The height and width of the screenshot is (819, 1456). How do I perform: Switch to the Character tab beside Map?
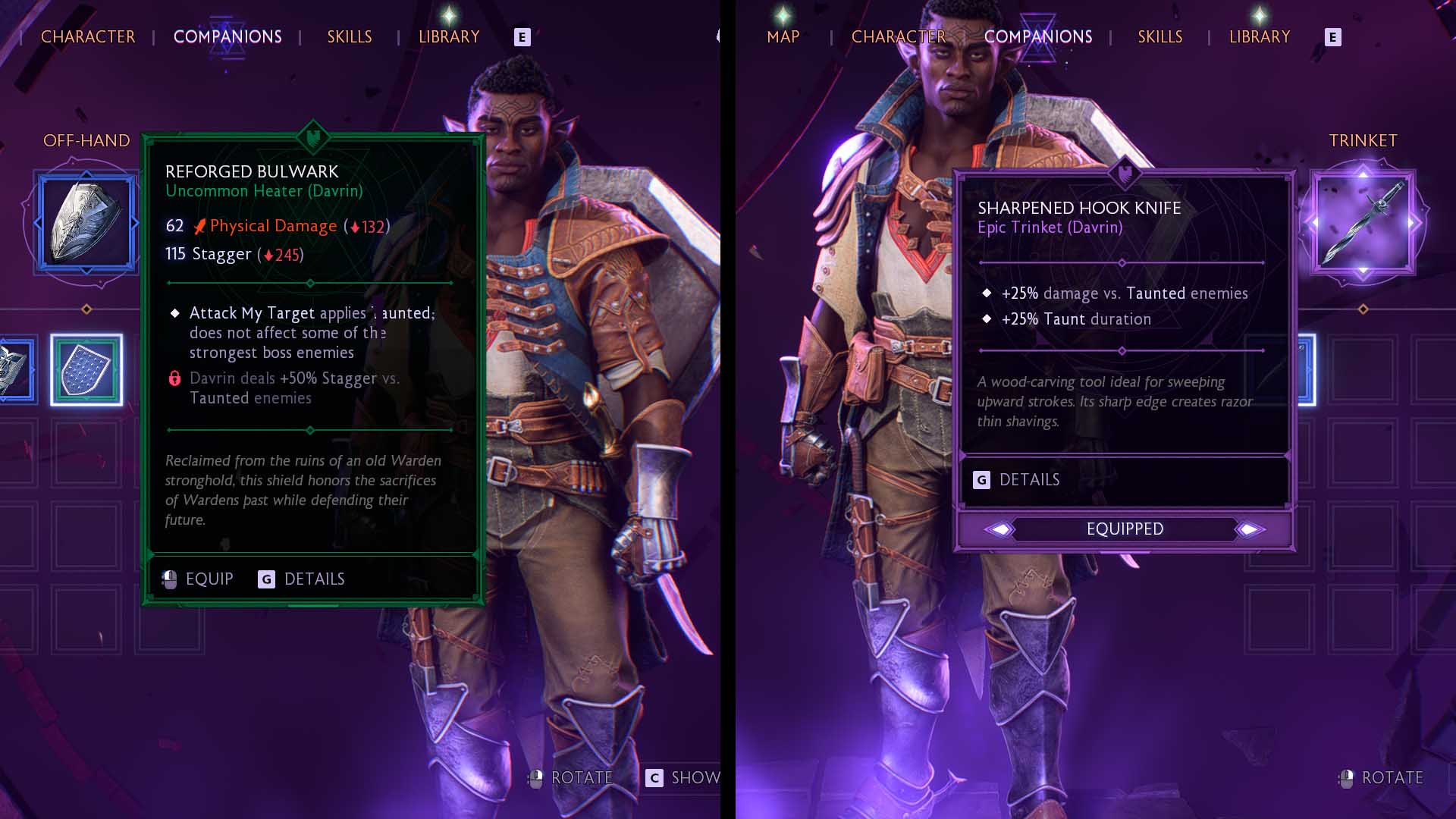coord(898,36)
